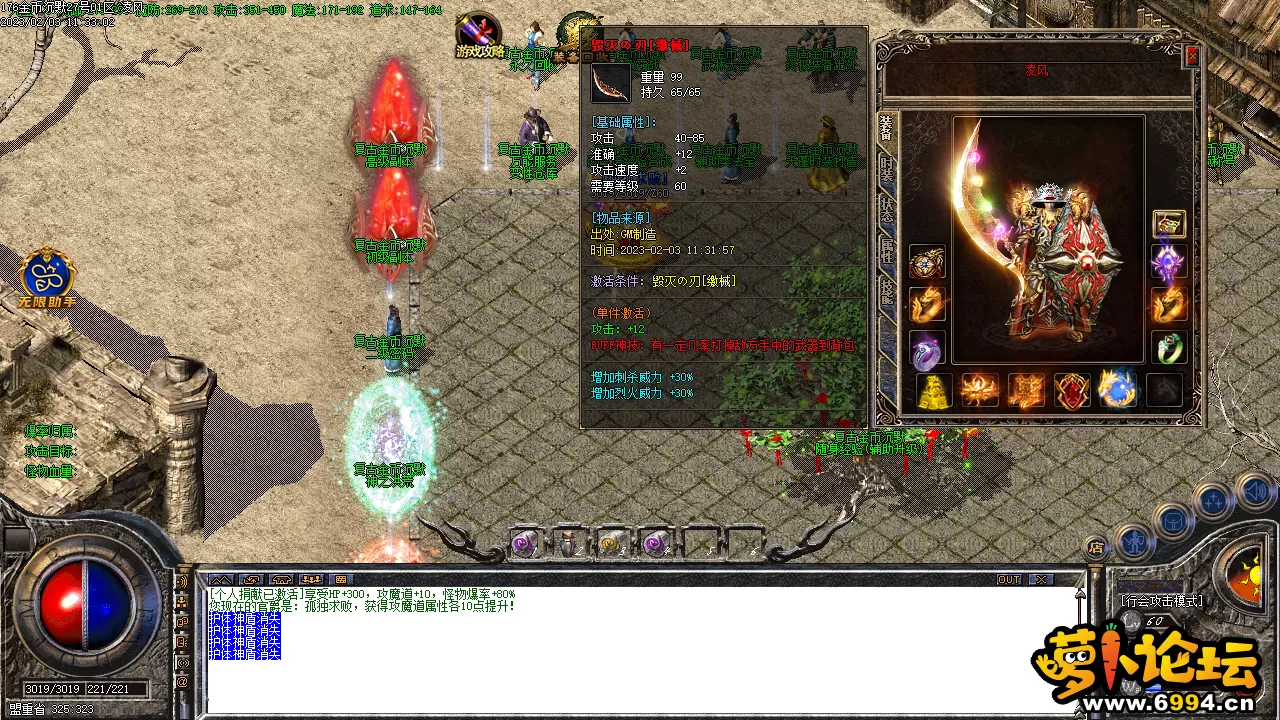Click inside the chat message box
Screen dimensions: 1280x720
point(640,650)
